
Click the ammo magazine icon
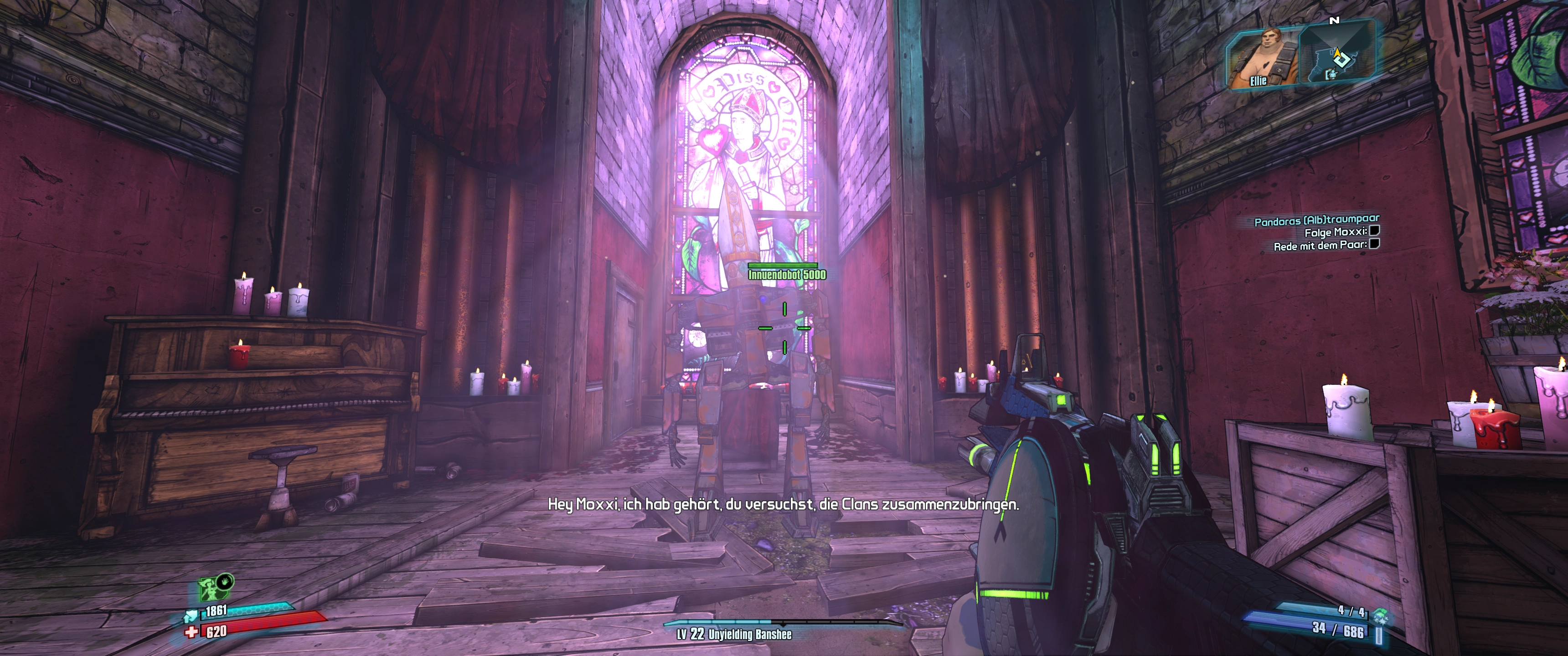[1378, 634]
